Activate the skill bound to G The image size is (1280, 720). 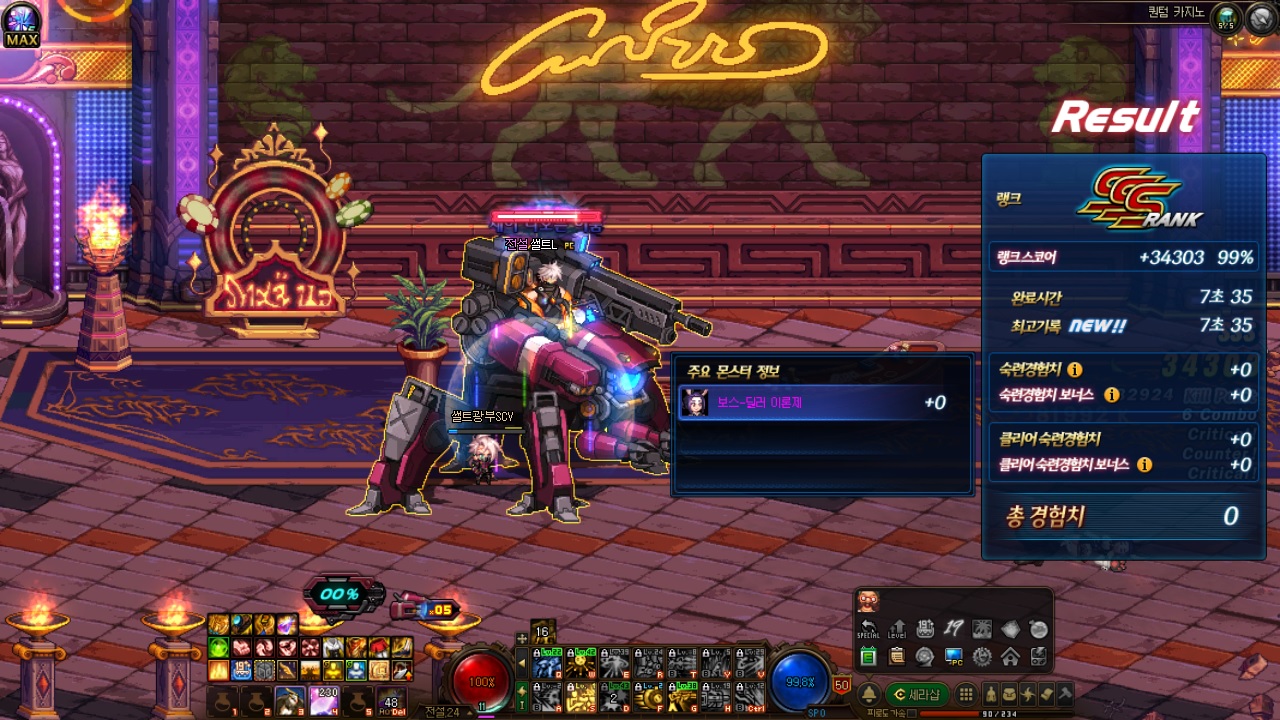682,694
